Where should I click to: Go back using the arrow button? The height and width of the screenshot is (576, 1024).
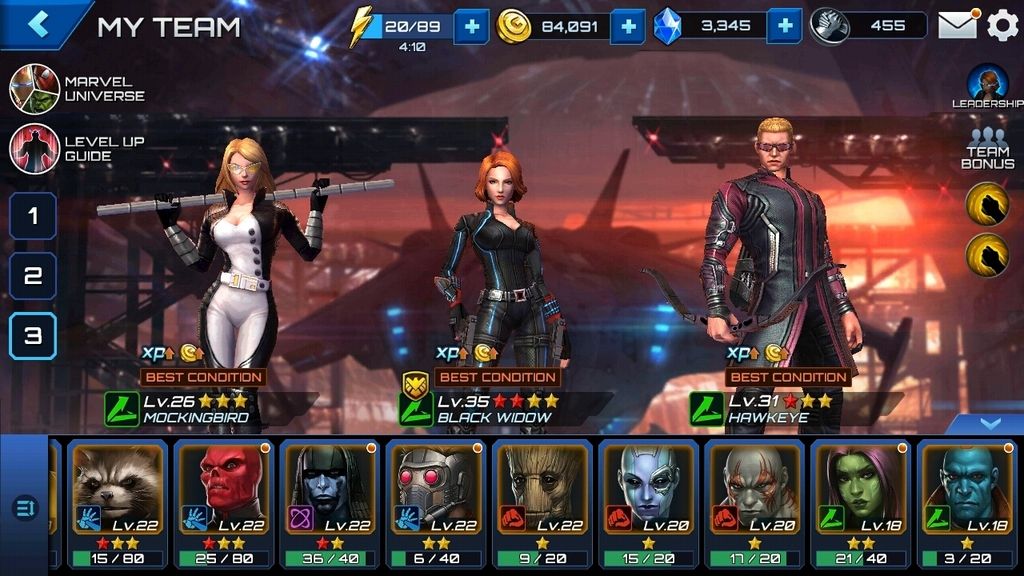pos(38,24)
